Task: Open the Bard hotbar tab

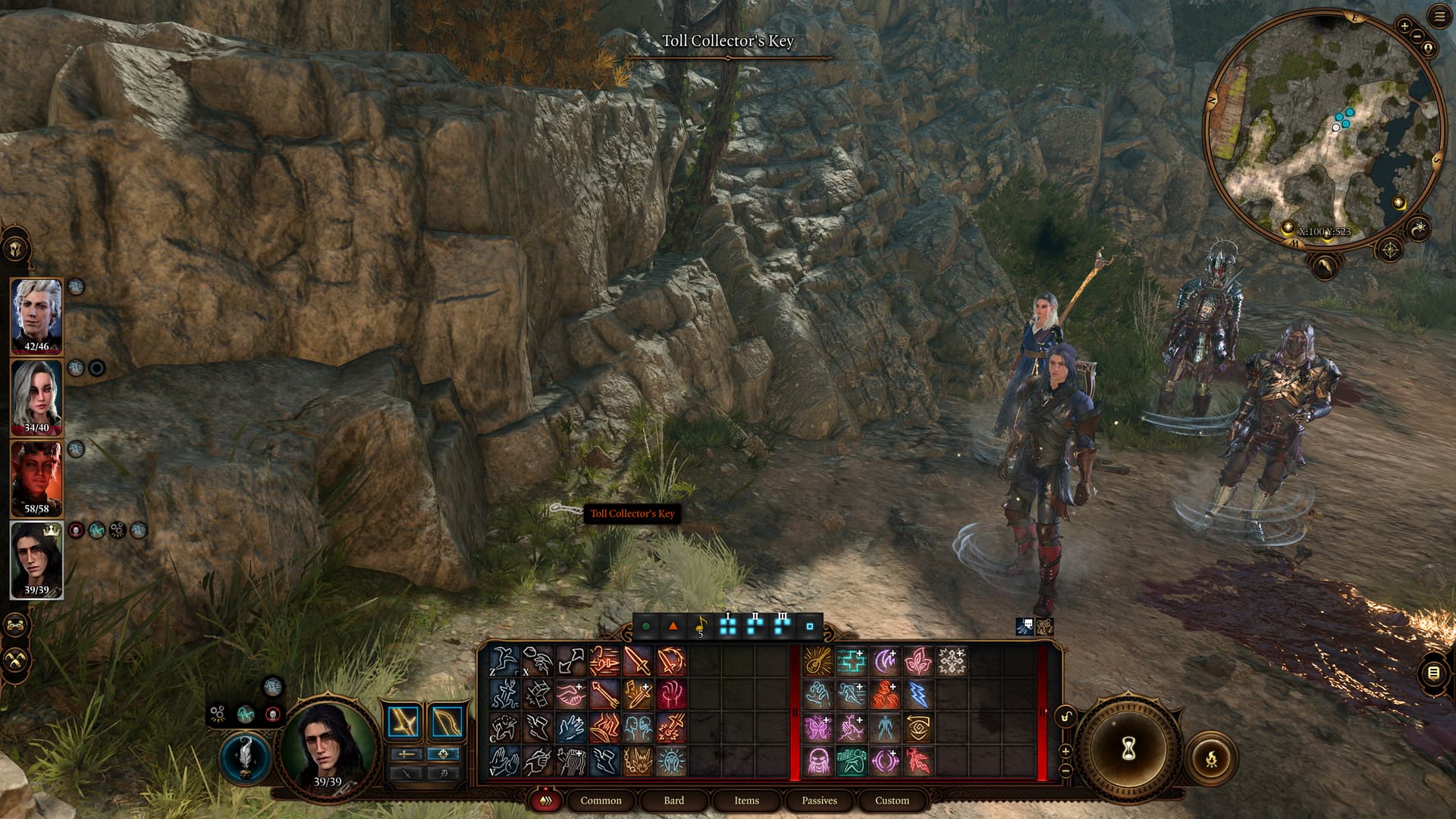Action: 673,800
